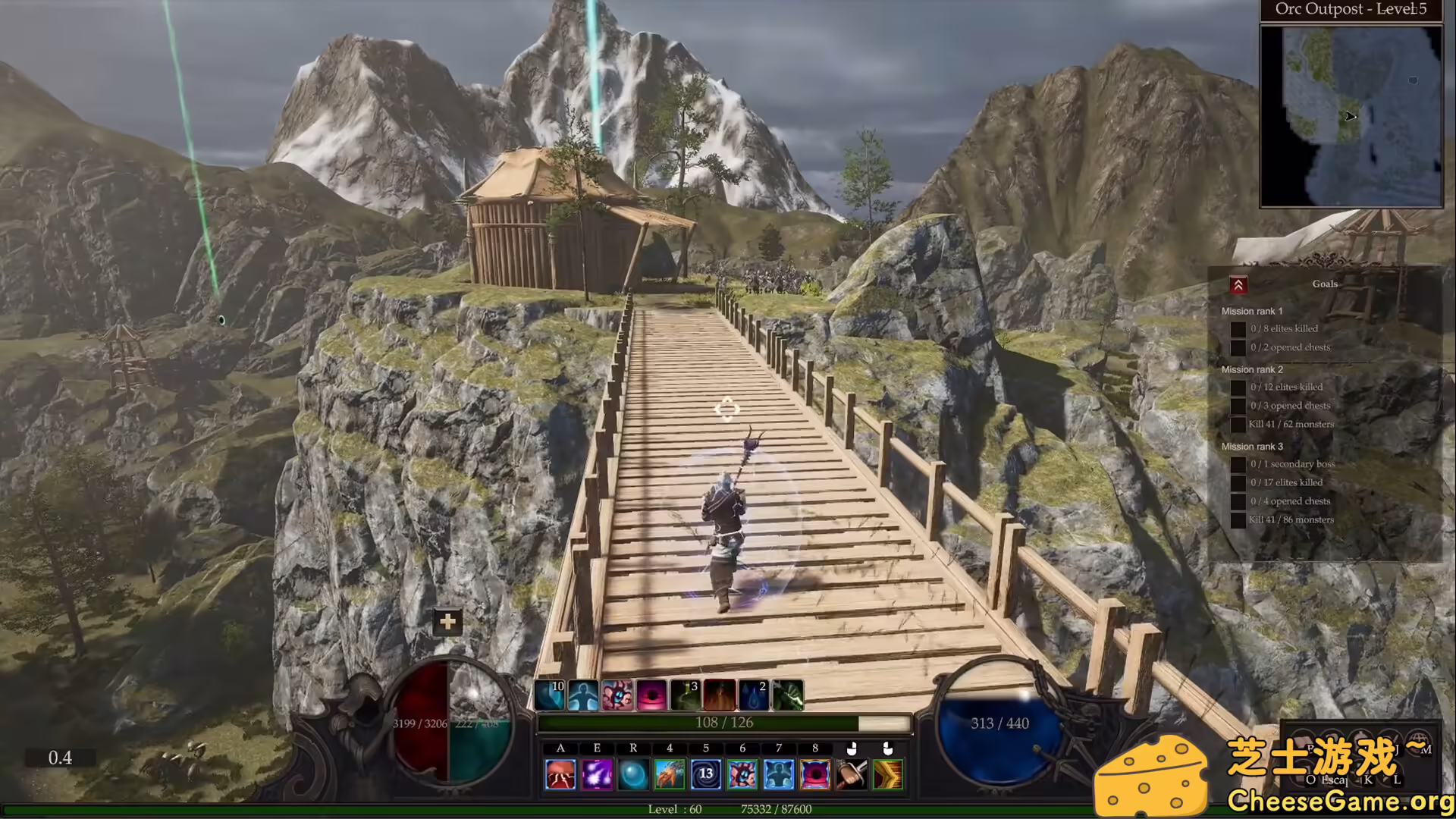Use the blue glowing figure skill in hotbar
This screenshot has width=1456, height=819.
(x=779, y=775)
